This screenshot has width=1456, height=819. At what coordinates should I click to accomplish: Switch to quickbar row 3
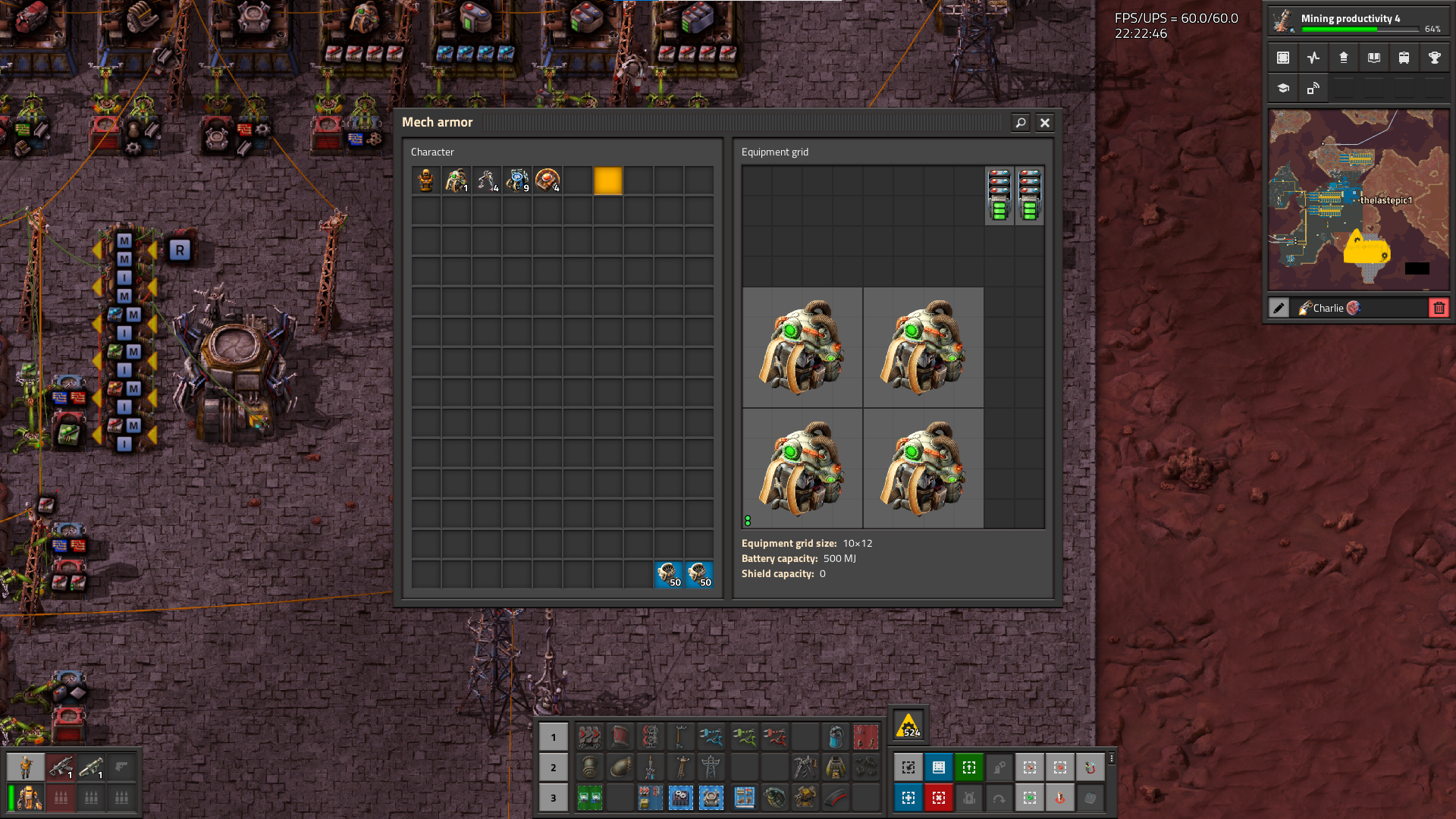point(554,798)
